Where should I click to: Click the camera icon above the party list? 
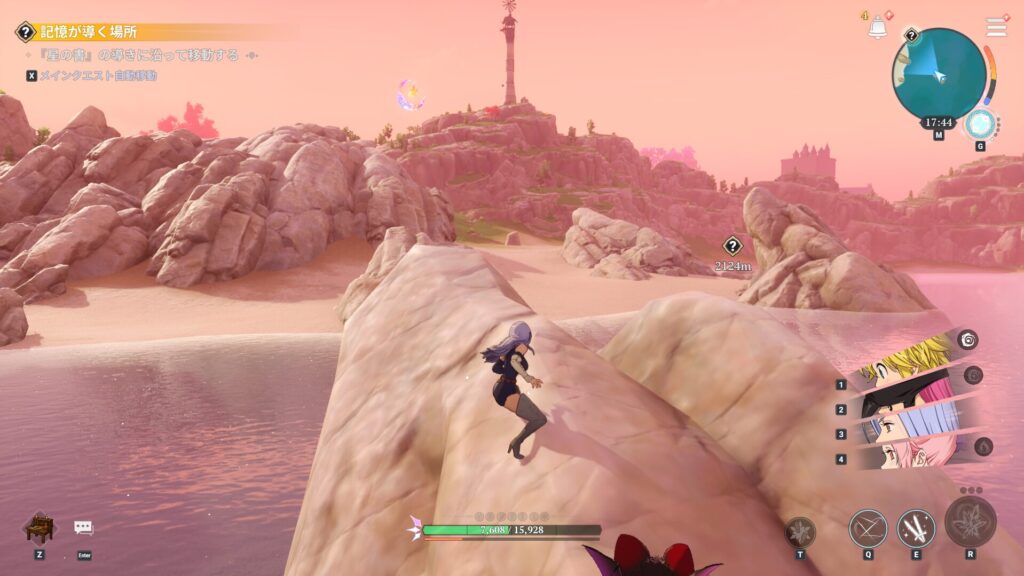[966, 340]
